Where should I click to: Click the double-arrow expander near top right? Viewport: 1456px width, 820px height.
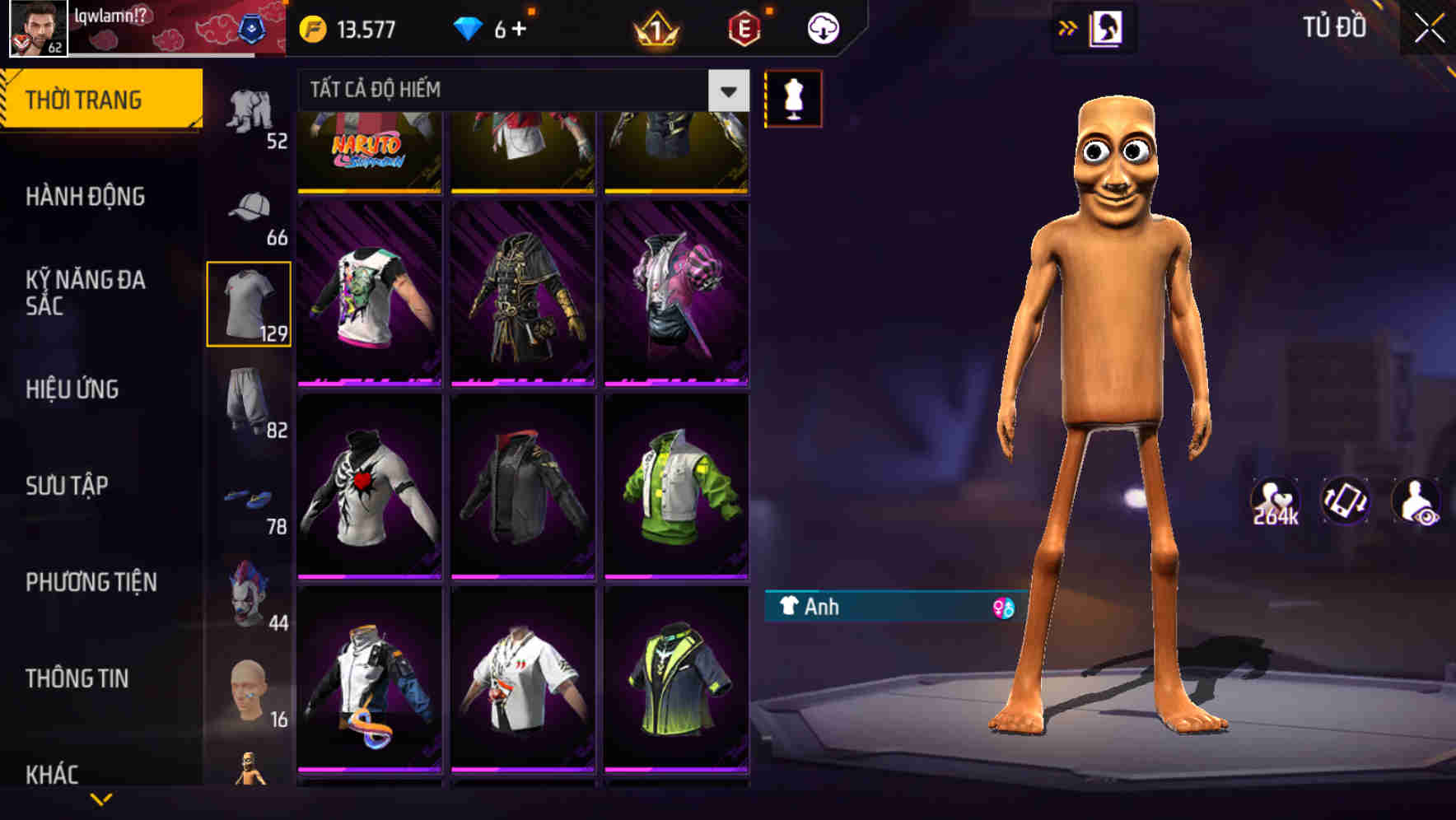(x=1068, y=27)
